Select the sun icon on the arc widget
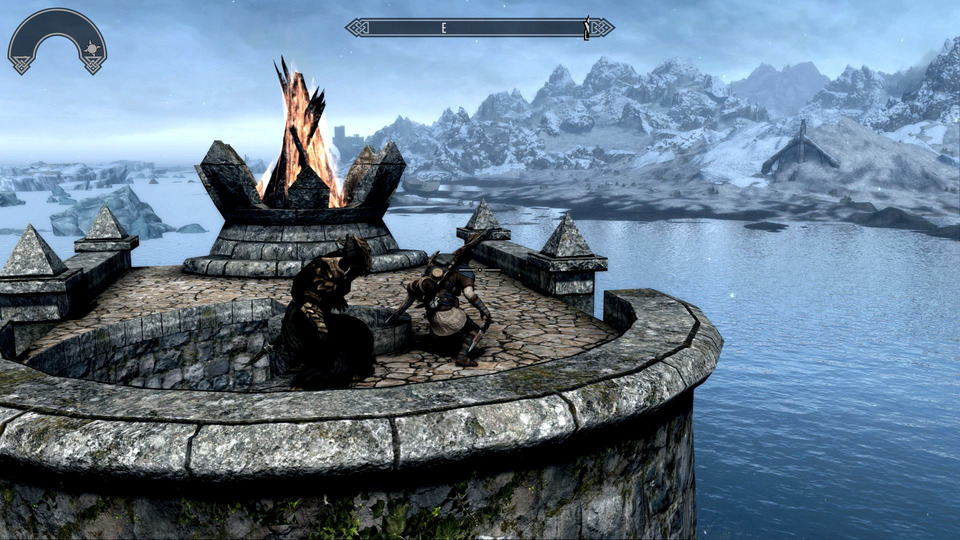The height and width of the screenshot is (540, 960). (x=91, y=48)
